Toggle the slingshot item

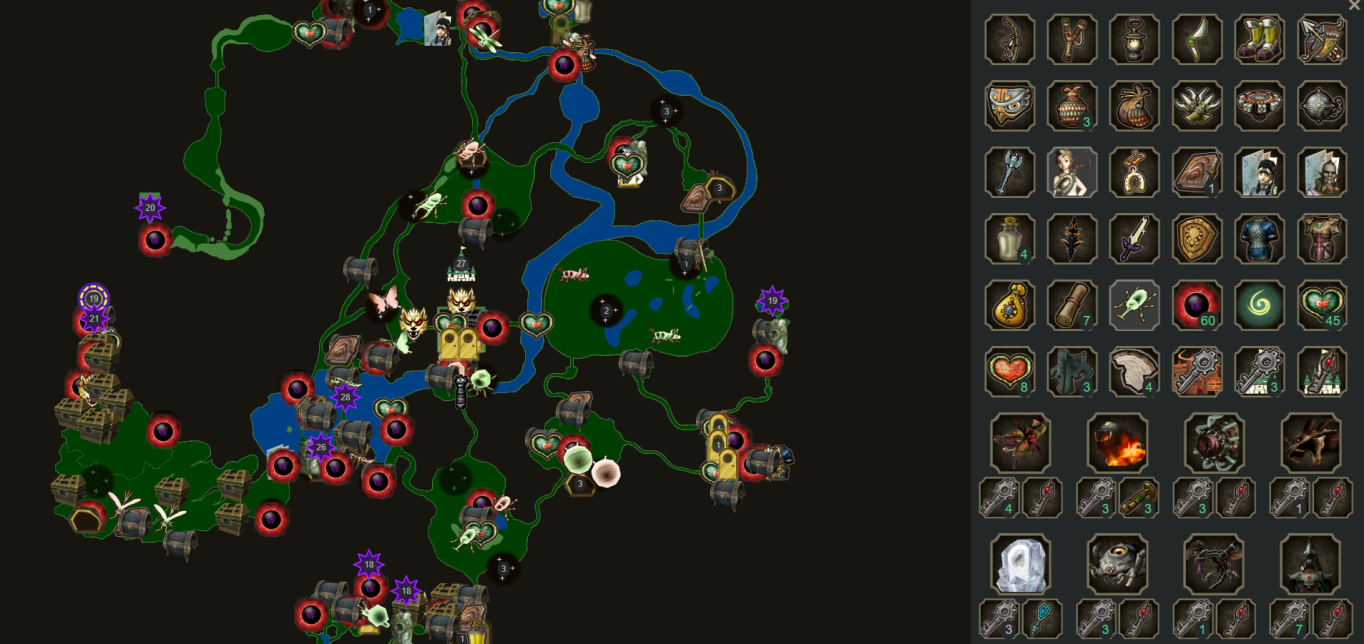[1072, 40]
